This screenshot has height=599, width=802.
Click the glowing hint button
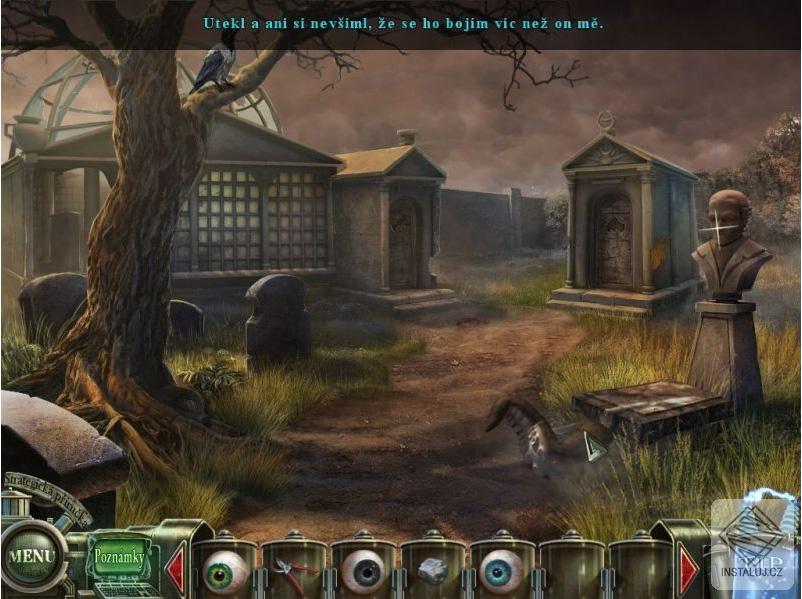click(x=755, y=548)
